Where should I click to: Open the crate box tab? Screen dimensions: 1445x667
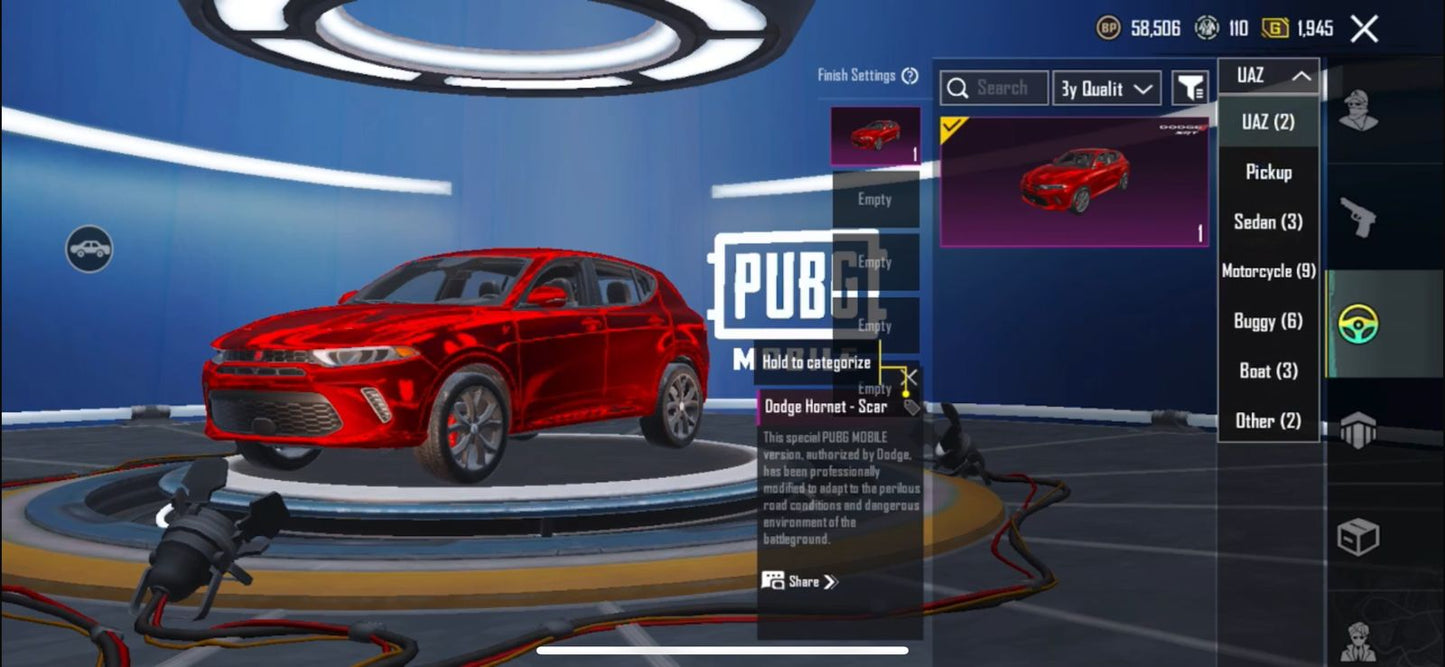coord(1358,537)
